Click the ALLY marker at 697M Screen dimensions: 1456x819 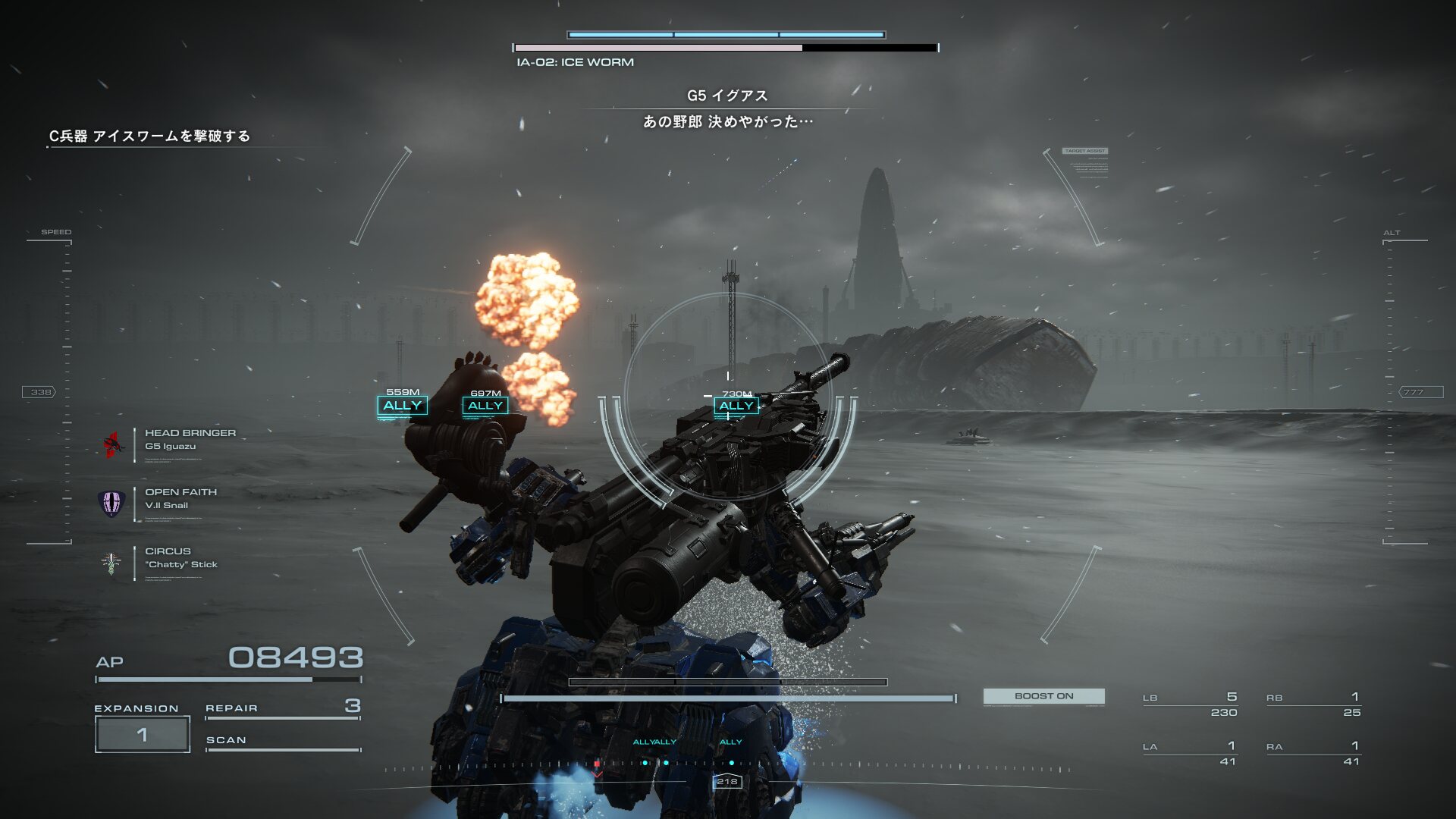[485, 406]
